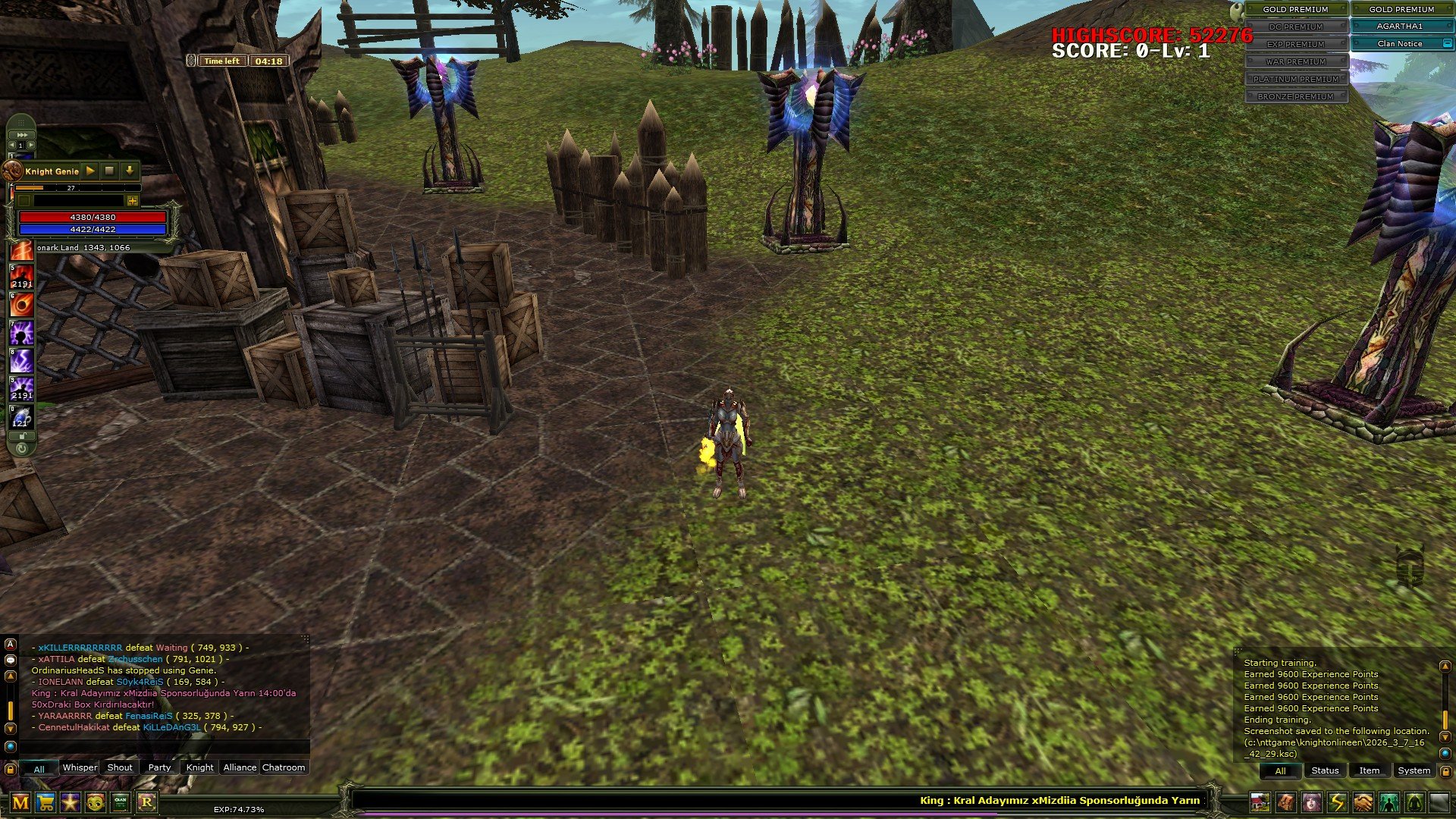
Task: Switch to the Chatroom tab
Action: tap(284, 767)
